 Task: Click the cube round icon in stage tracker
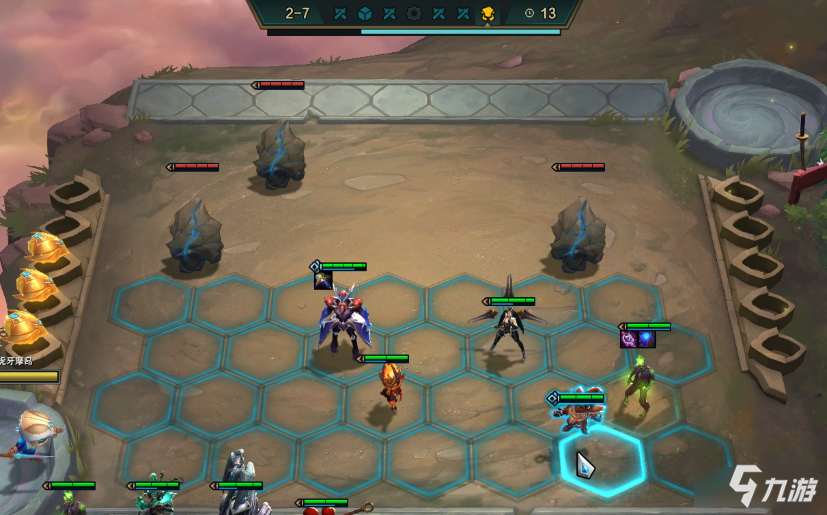(365, 13)
